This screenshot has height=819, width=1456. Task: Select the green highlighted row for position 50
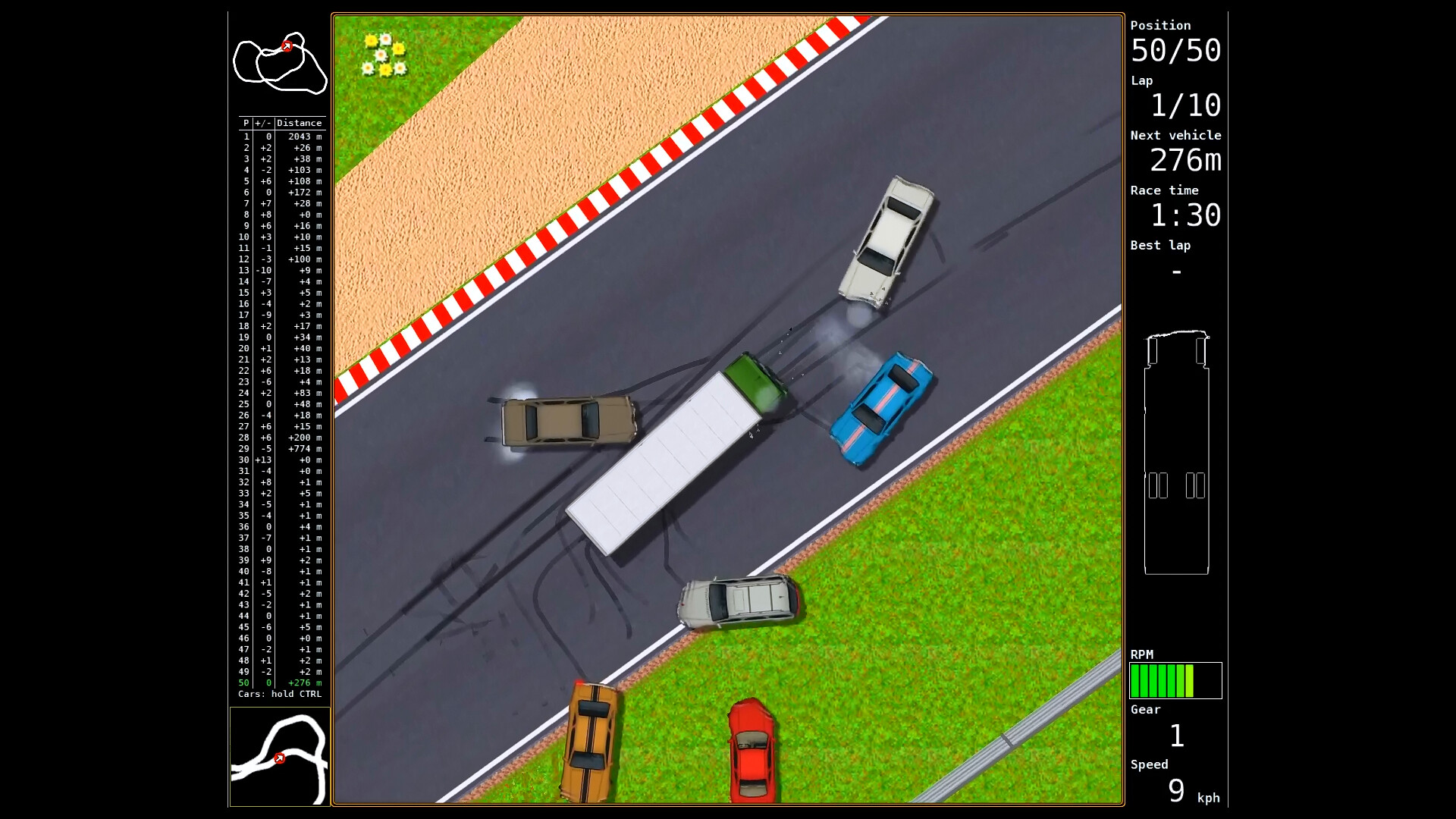(x=281, y=682)
